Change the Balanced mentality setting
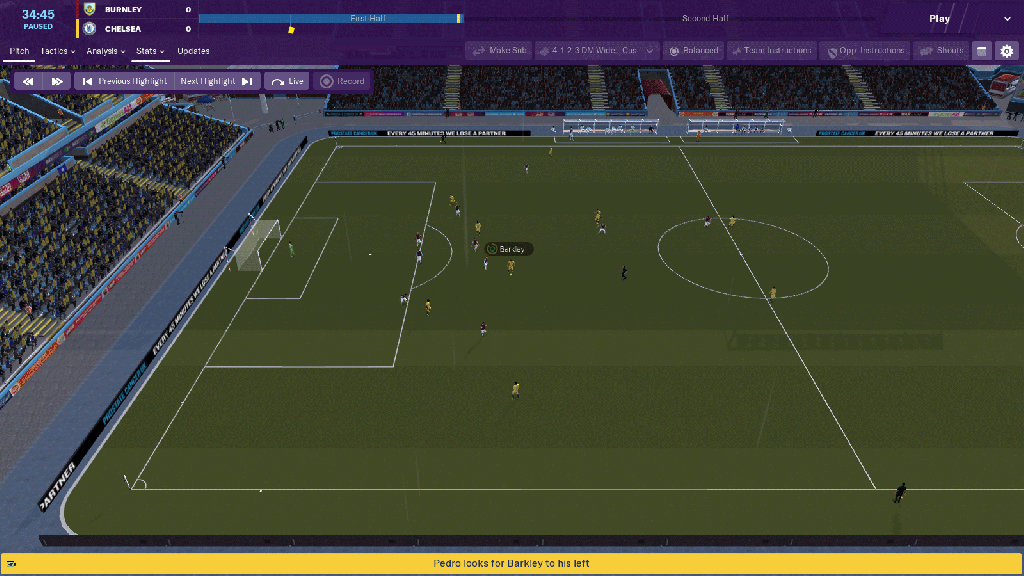The image size is (1024, 576). coord(693,50)
